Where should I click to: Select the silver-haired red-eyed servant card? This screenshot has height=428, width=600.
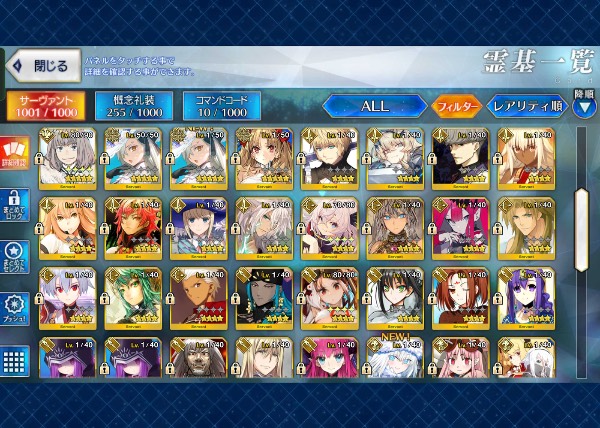pyautogui.click(x=69, y=295)
